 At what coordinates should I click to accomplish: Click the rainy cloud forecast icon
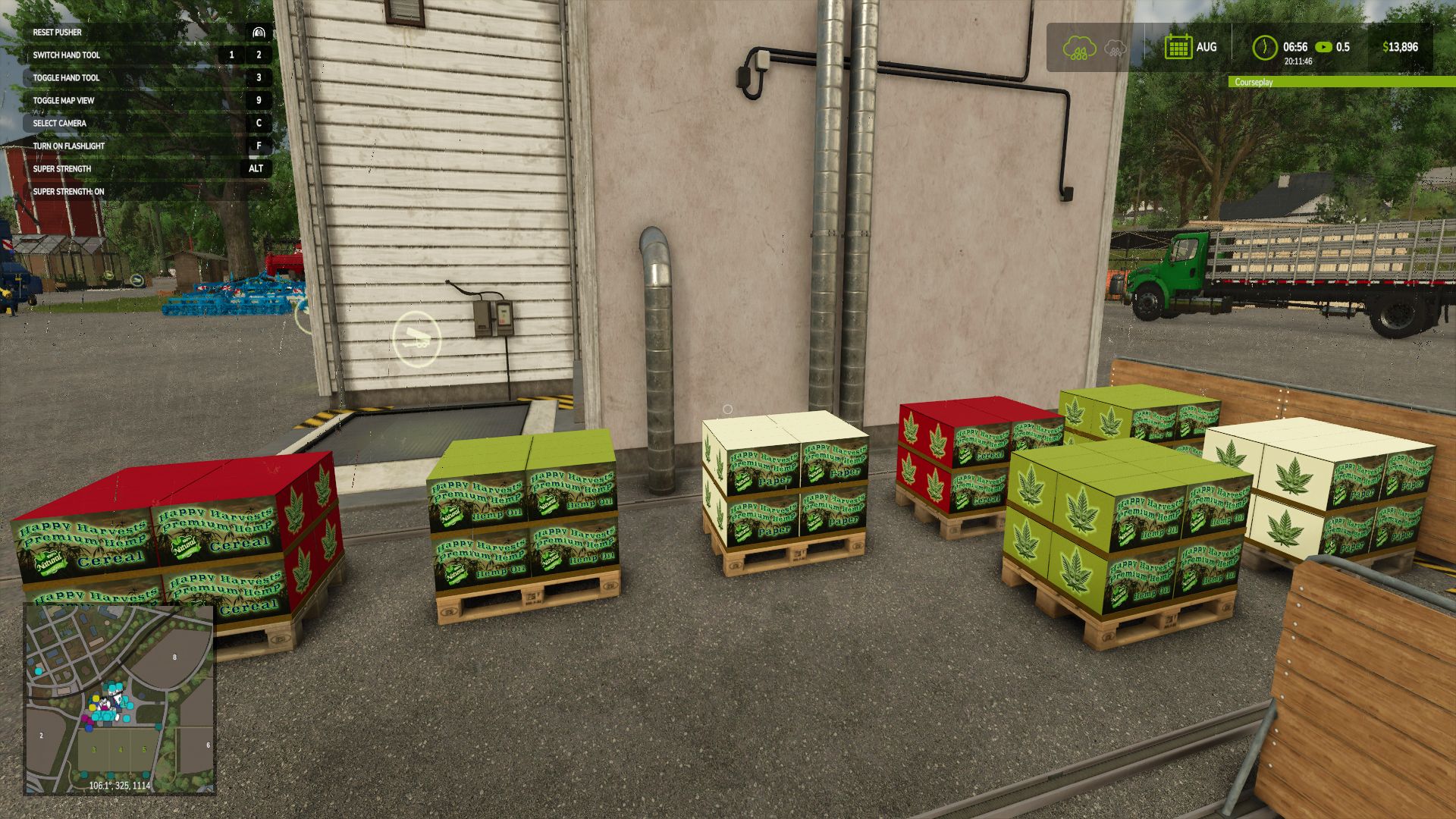(1116, 48)
